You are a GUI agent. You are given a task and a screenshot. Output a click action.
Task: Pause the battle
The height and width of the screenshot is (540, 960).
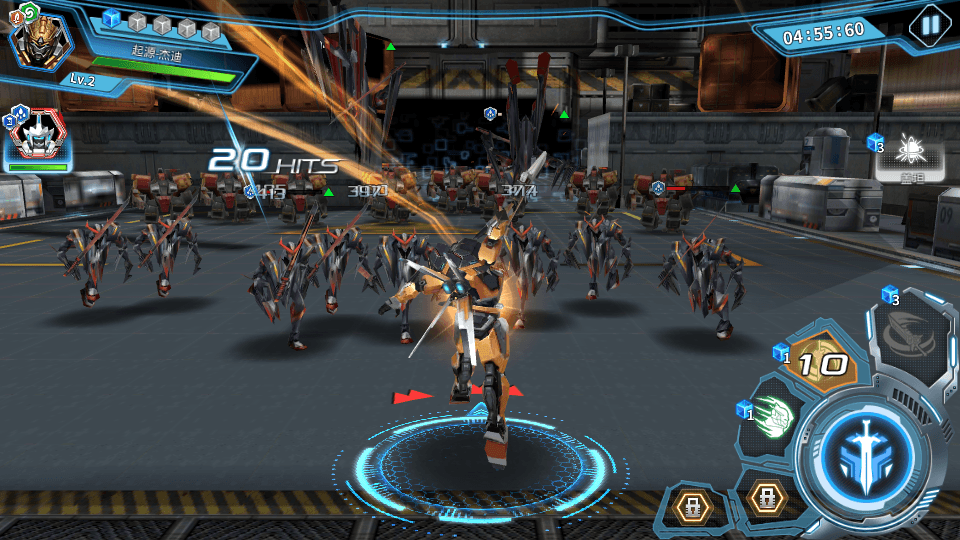pos(931,24)
